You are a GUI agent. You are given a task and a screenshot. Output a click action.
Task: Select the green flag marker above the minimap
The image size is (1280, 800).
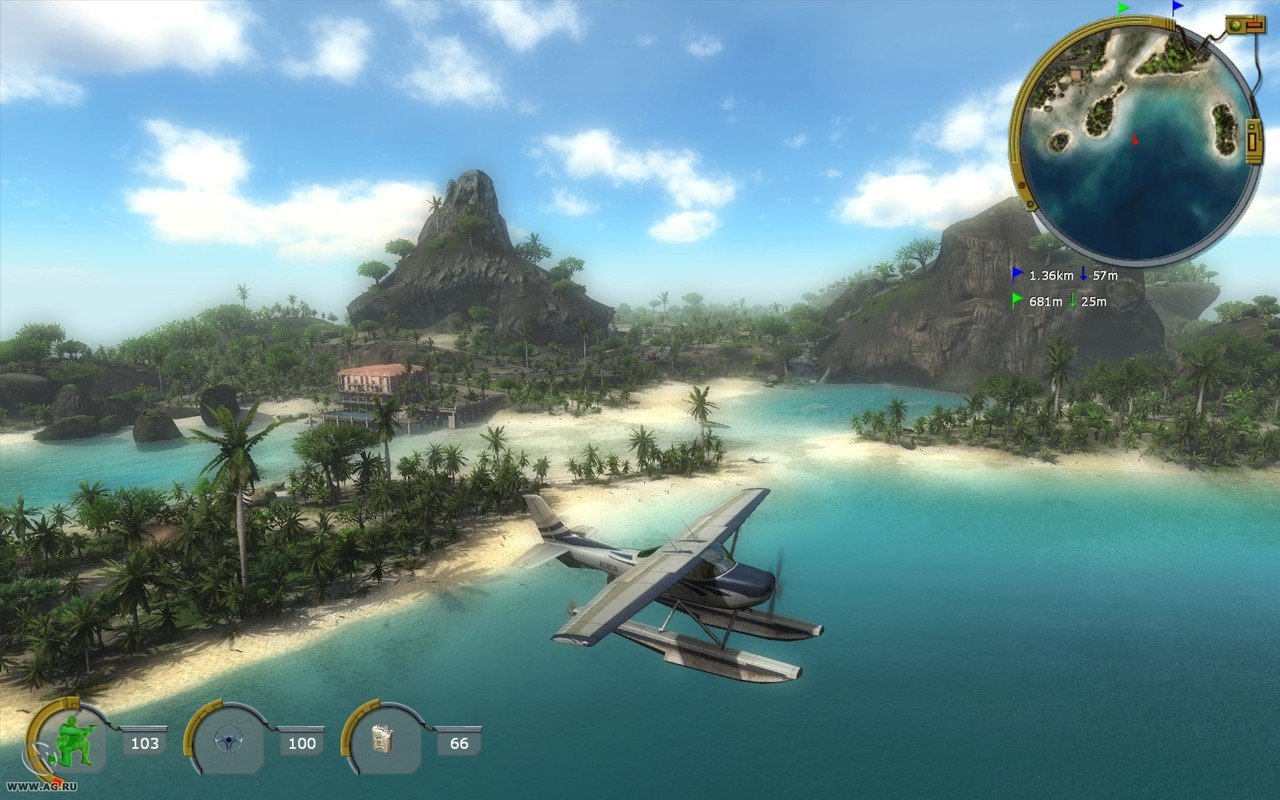pyautogui.click(x=1123, y=8)
